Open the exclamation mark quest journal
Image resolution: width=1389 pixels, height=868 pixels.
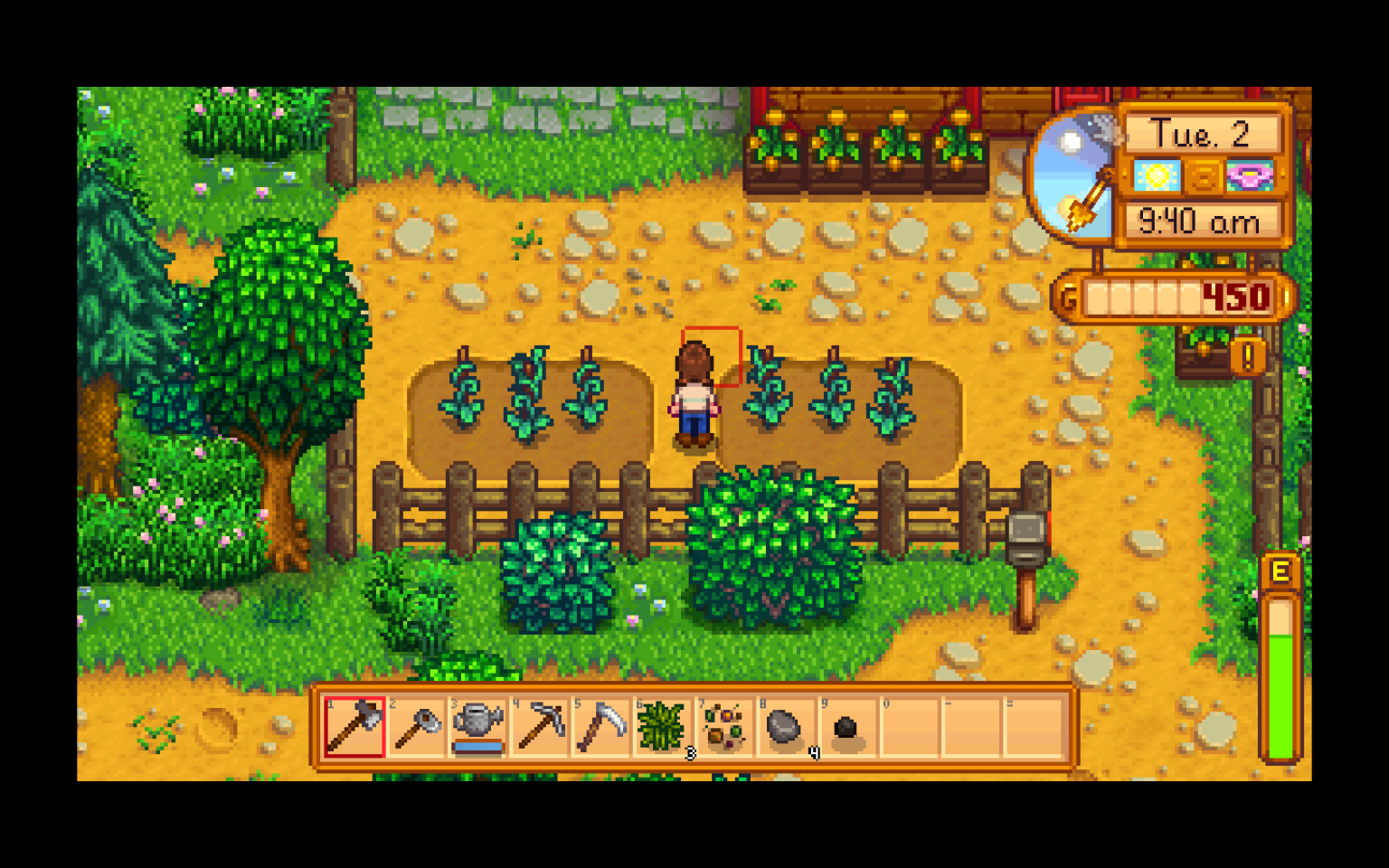click(1249, 358)
